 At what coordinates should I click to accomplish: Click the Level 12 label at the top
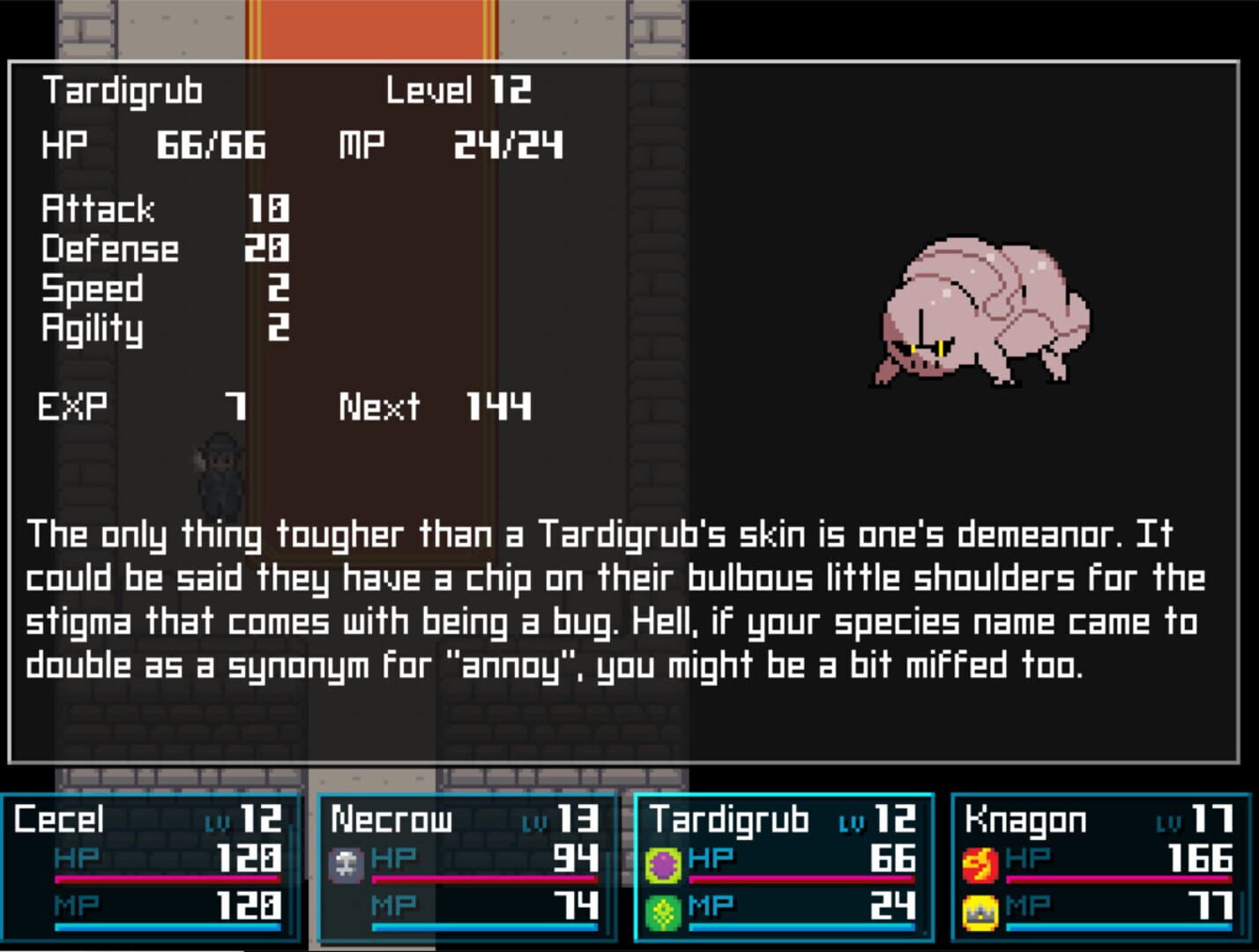tap(458, 90)
